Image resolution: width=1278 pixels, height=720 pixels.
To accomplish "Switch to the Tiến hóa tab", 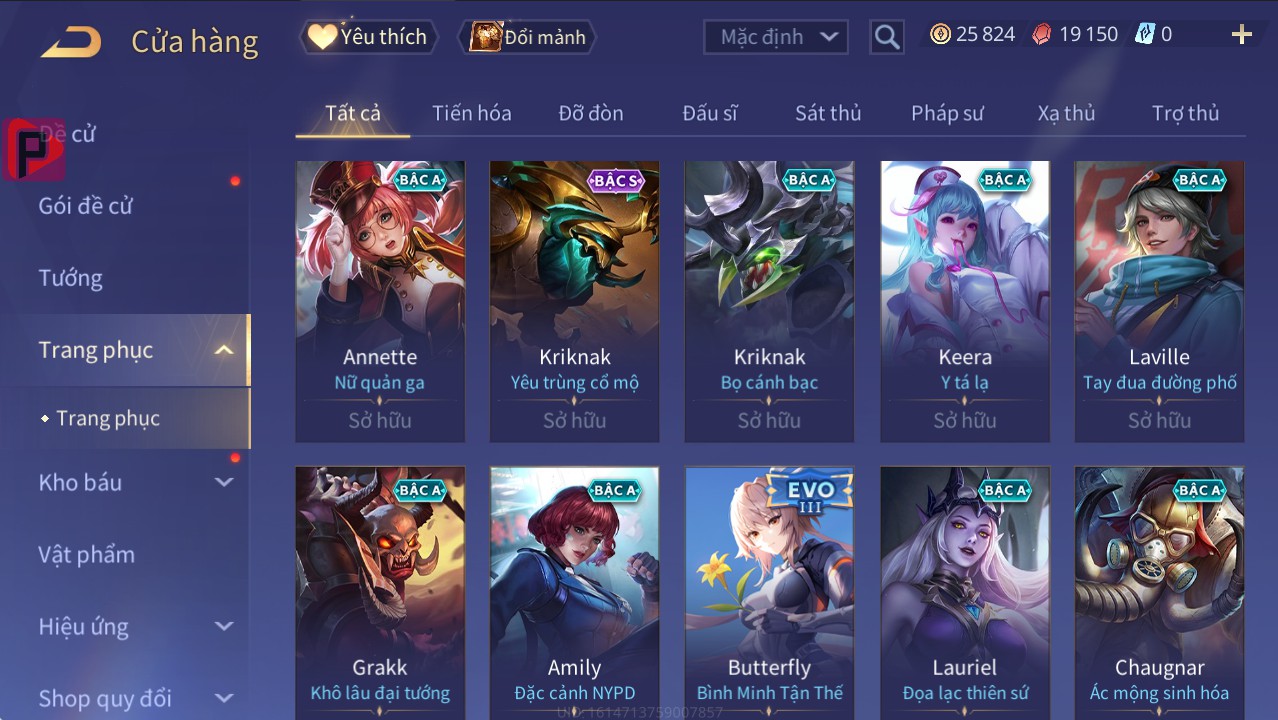I will (471, 113).
